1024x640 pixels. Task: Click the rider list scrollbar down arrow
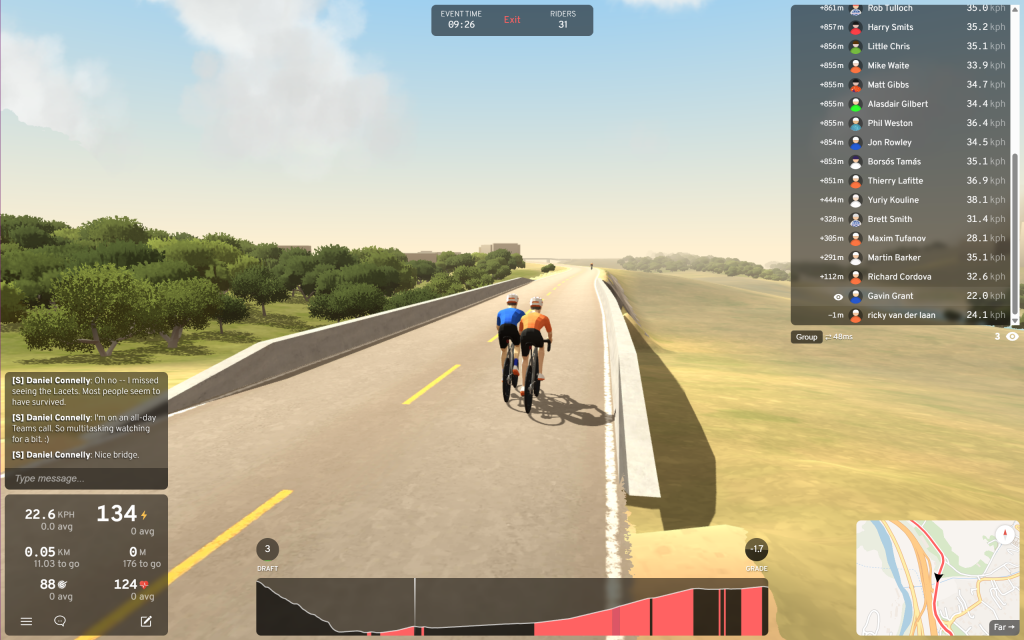[1016, 320]
